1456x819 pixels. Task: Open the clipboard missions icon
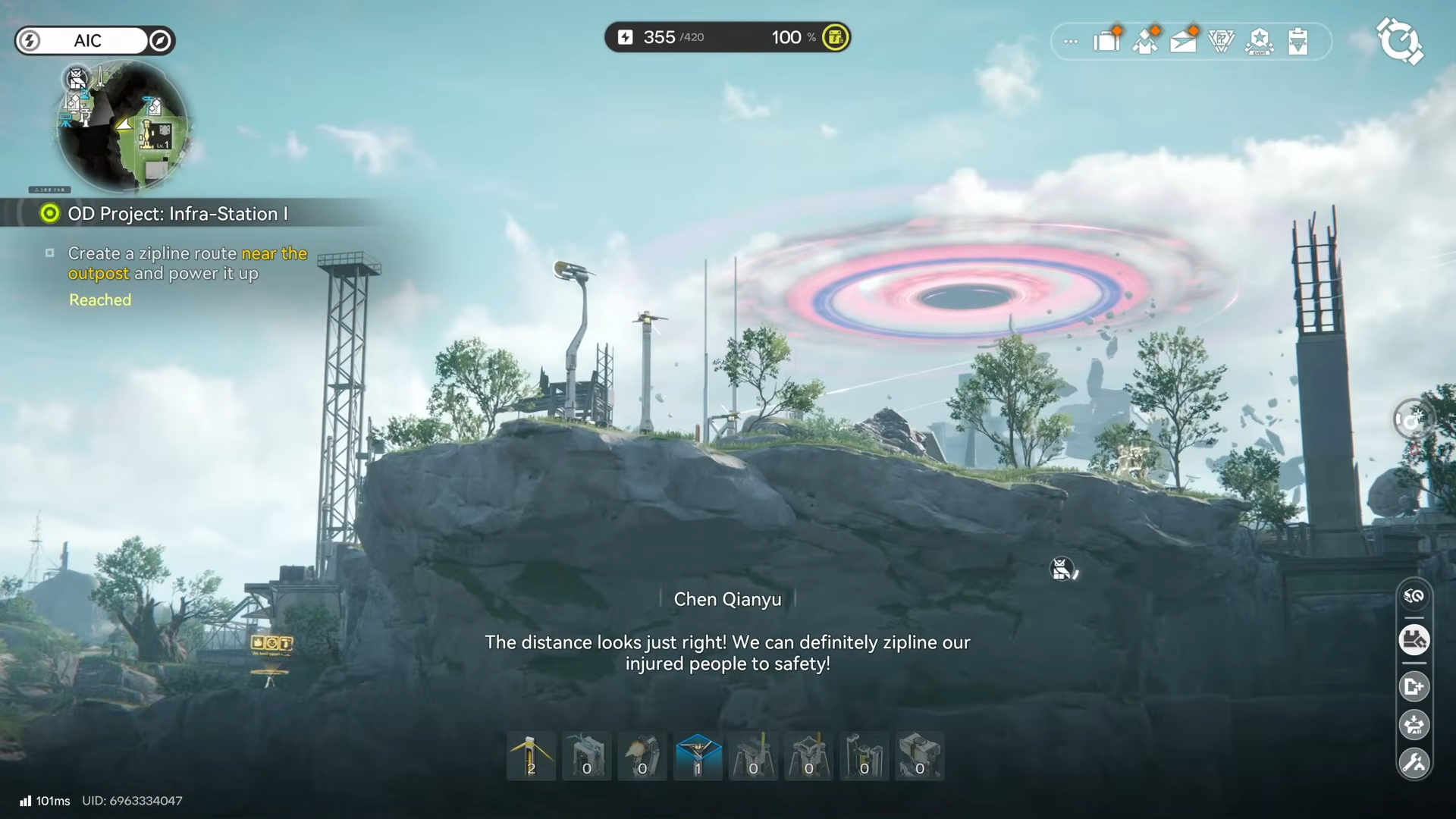pyautogui.click(x=1298, y=41)
